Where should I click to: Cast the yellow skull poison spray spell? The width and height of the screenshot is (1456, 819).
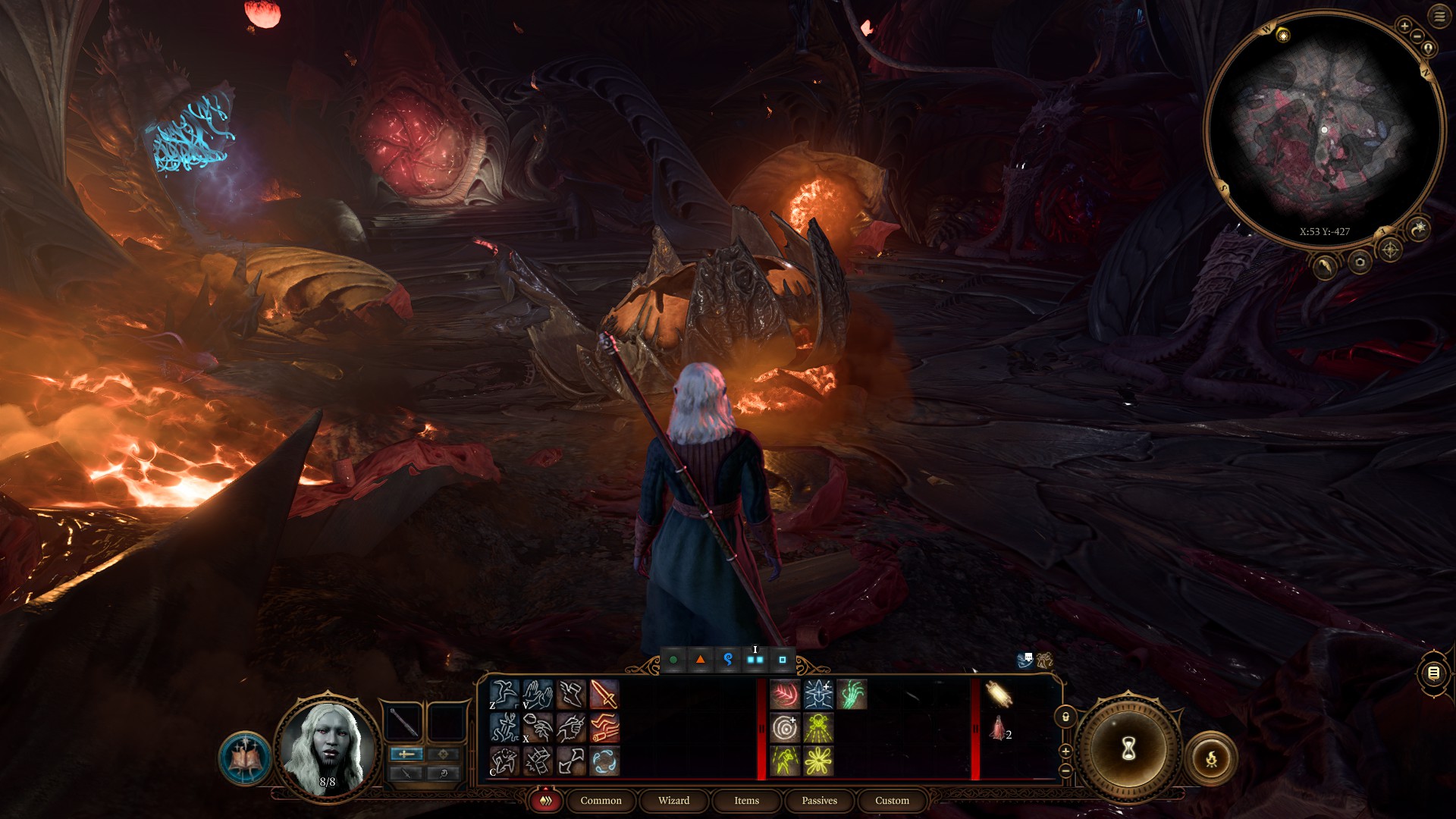818,728
